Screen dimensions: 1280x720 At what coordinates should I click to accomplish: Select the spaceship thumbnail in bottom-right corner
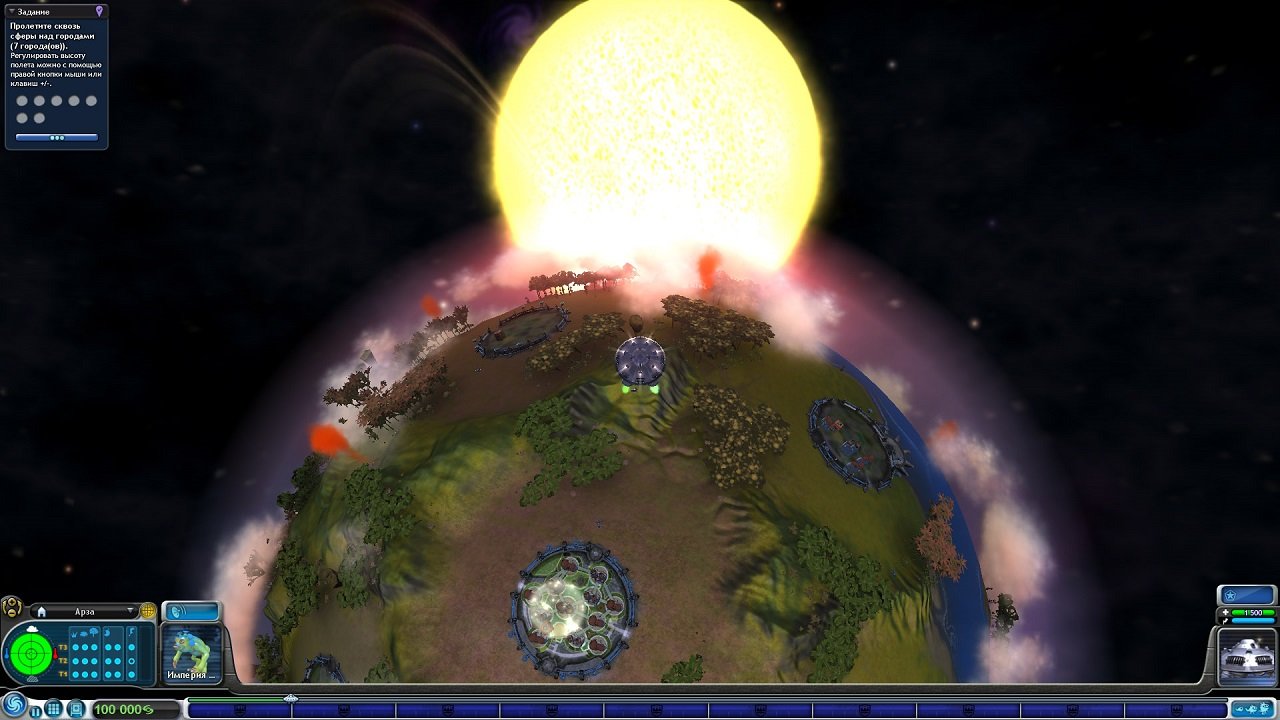pos(1247,656)
